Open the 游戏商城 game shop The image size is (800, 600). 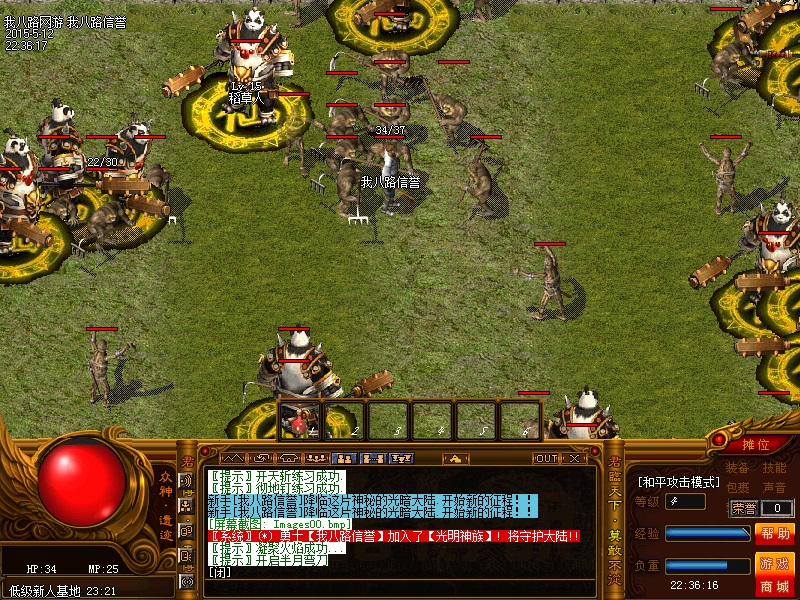point(774,573)
